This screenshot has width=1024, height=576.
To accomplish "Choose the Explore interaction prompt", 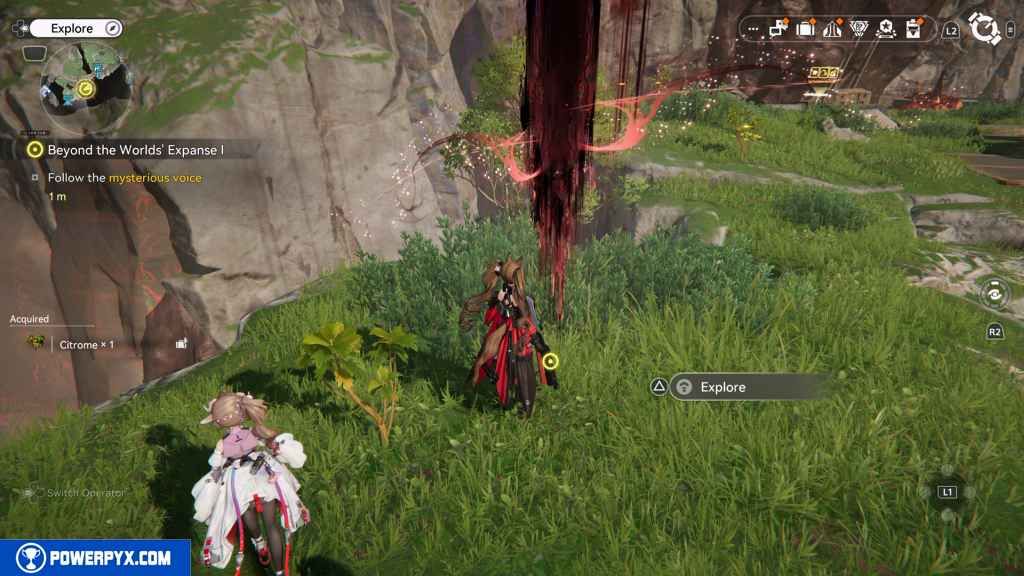I will (x=745, y=387).
